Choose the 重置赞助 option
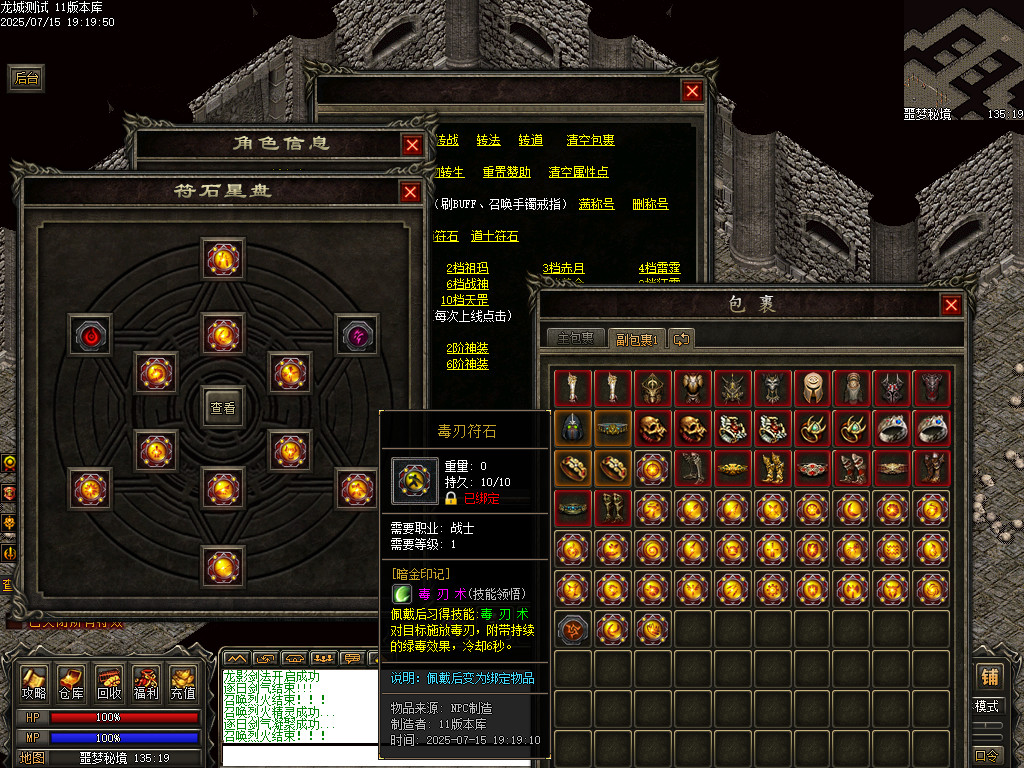The width and height of the screenshot is (1024, 768). (506, 172)
